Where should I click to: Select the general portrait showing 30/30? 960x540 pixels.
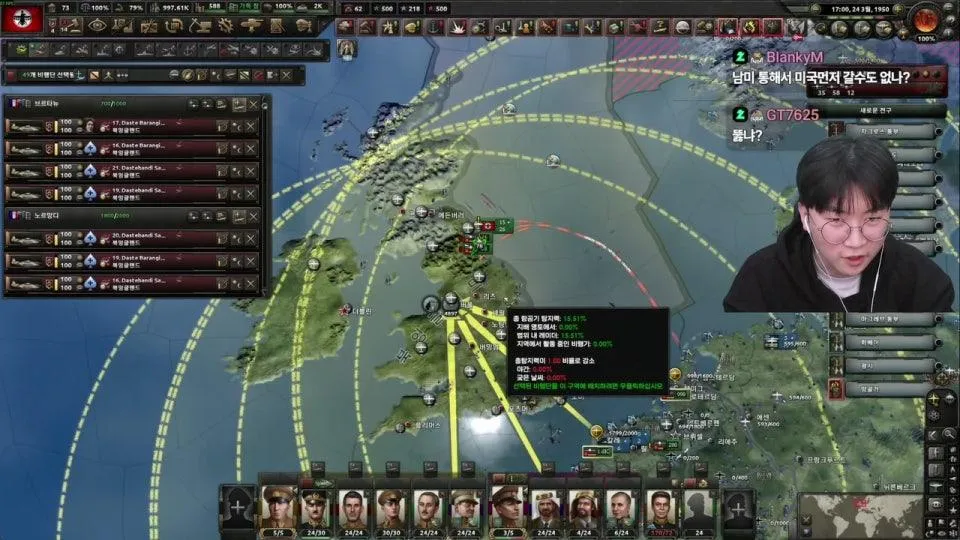[x=390, y=507]
